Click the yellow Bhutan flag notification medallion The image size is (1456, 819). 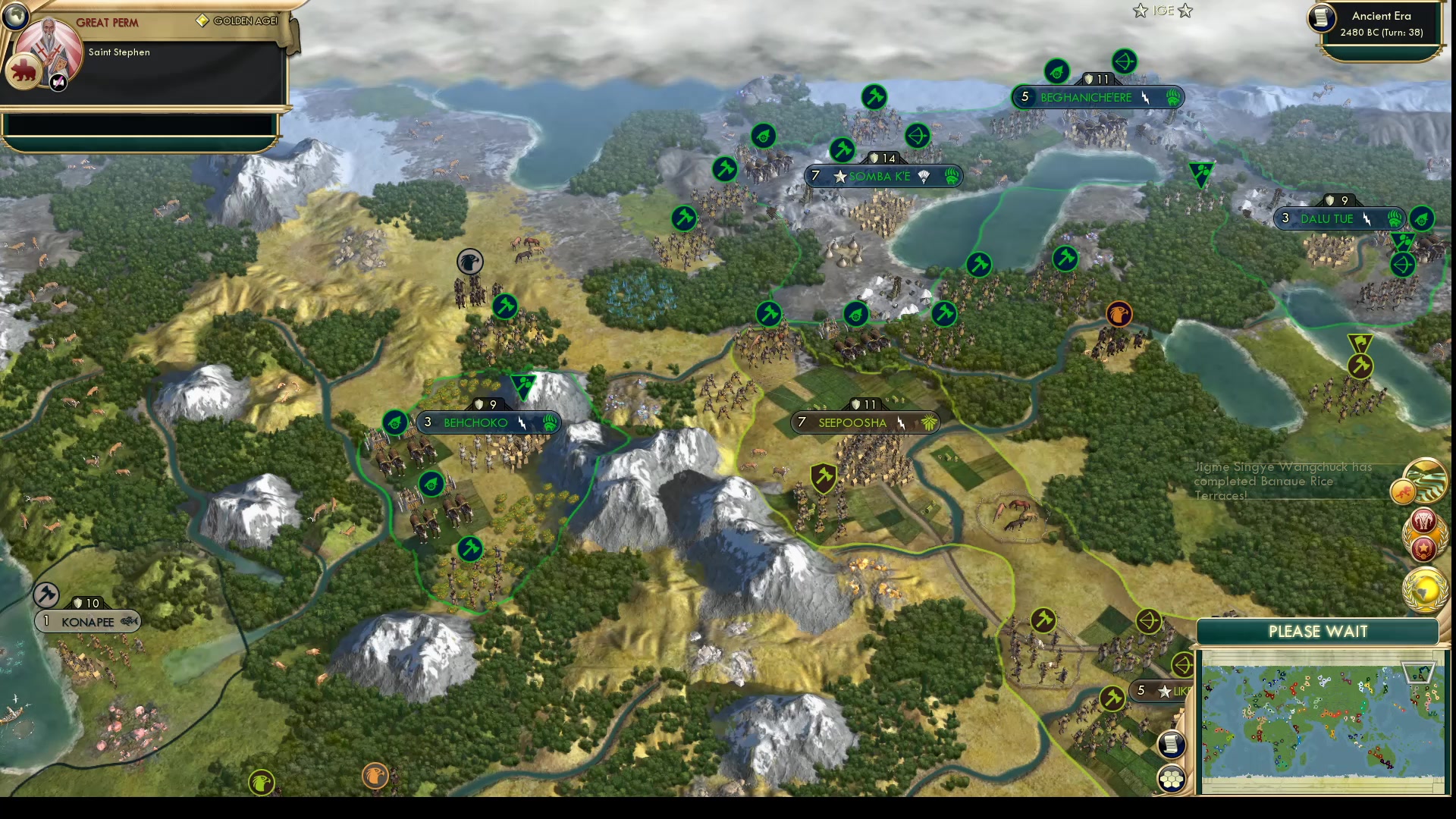1403,493
